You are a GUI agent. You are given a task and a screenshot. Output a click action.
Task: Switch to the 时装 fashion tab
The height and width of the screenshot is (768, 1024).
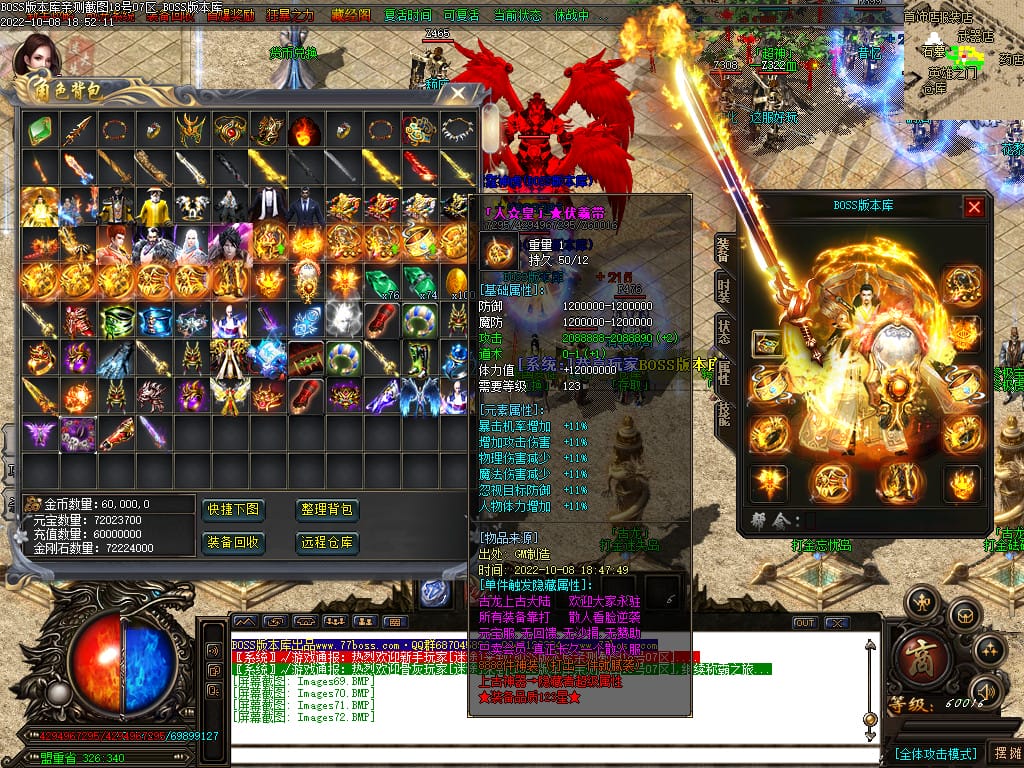[x=723, y=291]
